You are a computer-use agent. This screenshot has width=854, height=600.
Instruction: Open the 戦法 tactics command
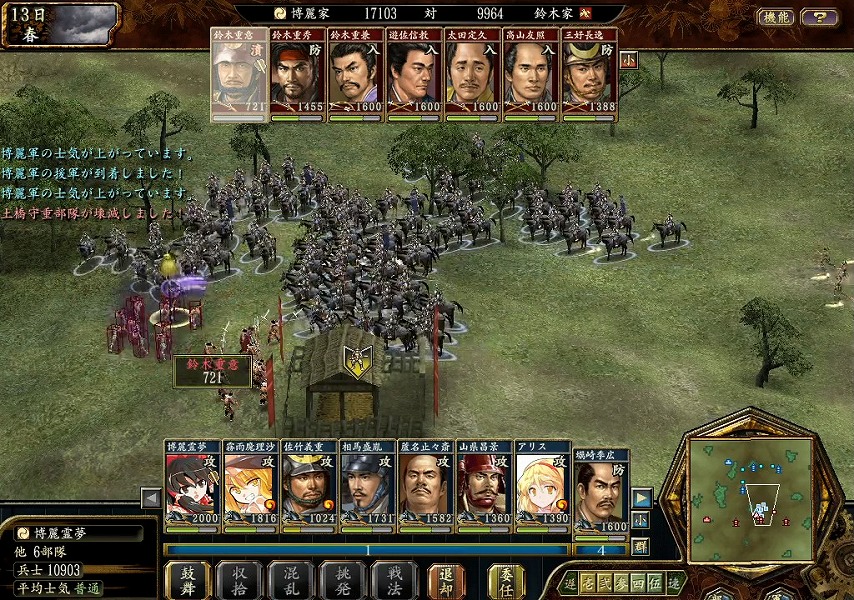pos(393,579)
